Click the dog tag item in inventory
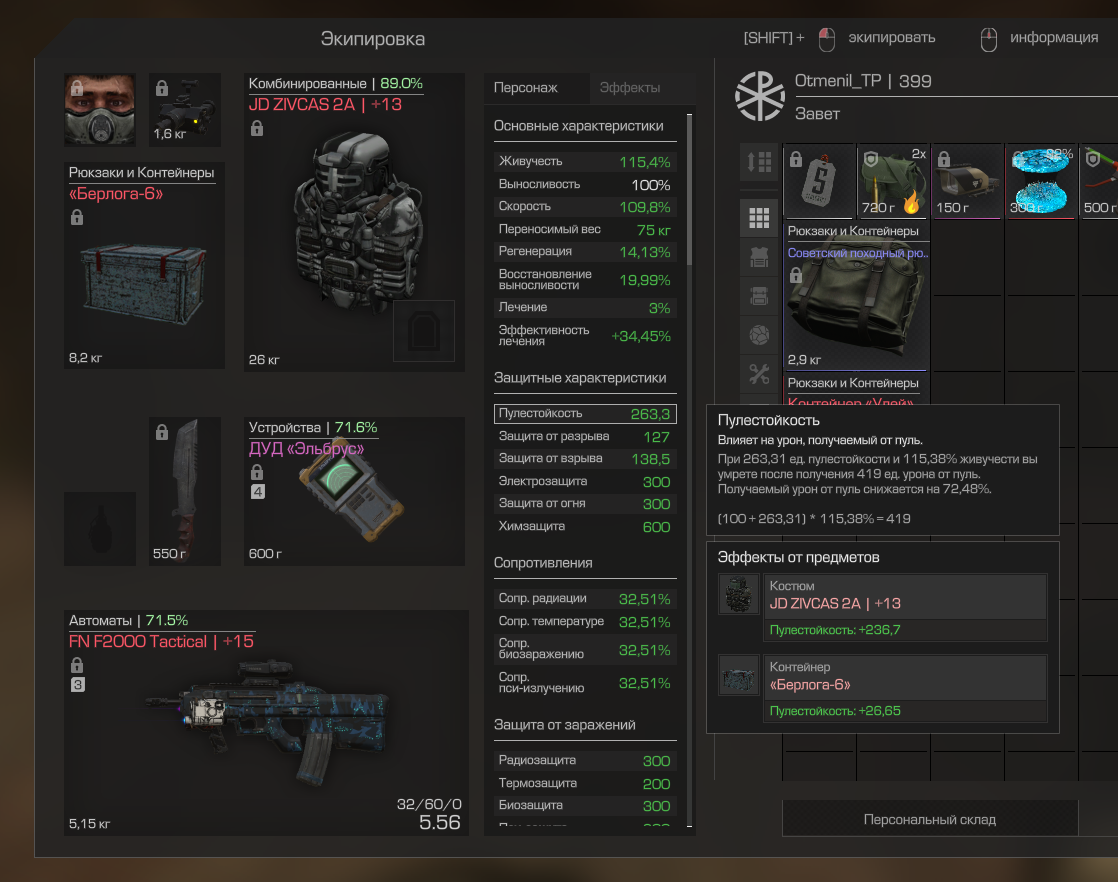1118x882 pixels. coord(819,181)
